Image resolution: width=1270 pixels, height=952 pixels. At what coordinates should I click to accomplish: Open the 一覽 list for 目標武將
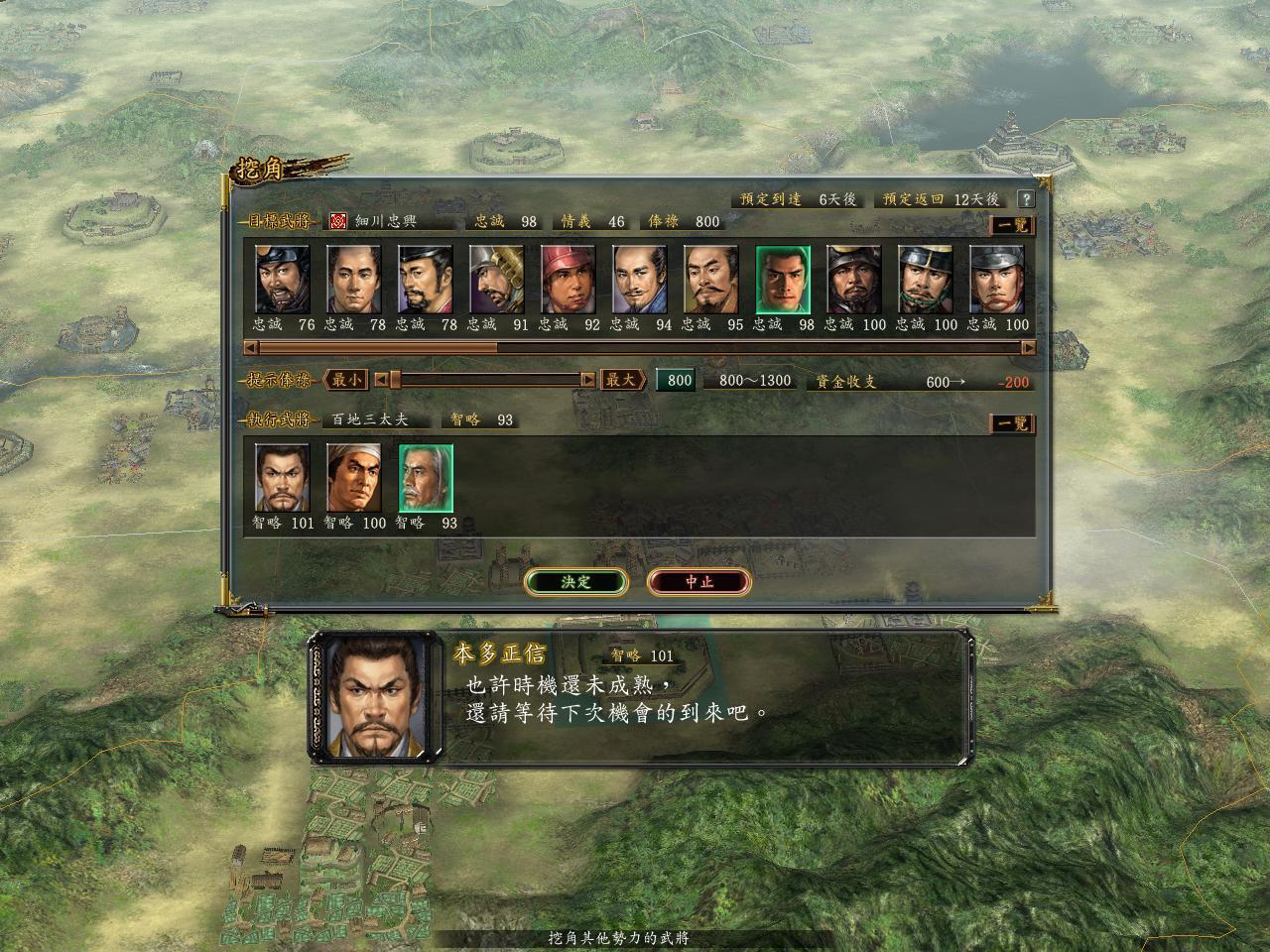[x=1012, y=225]
